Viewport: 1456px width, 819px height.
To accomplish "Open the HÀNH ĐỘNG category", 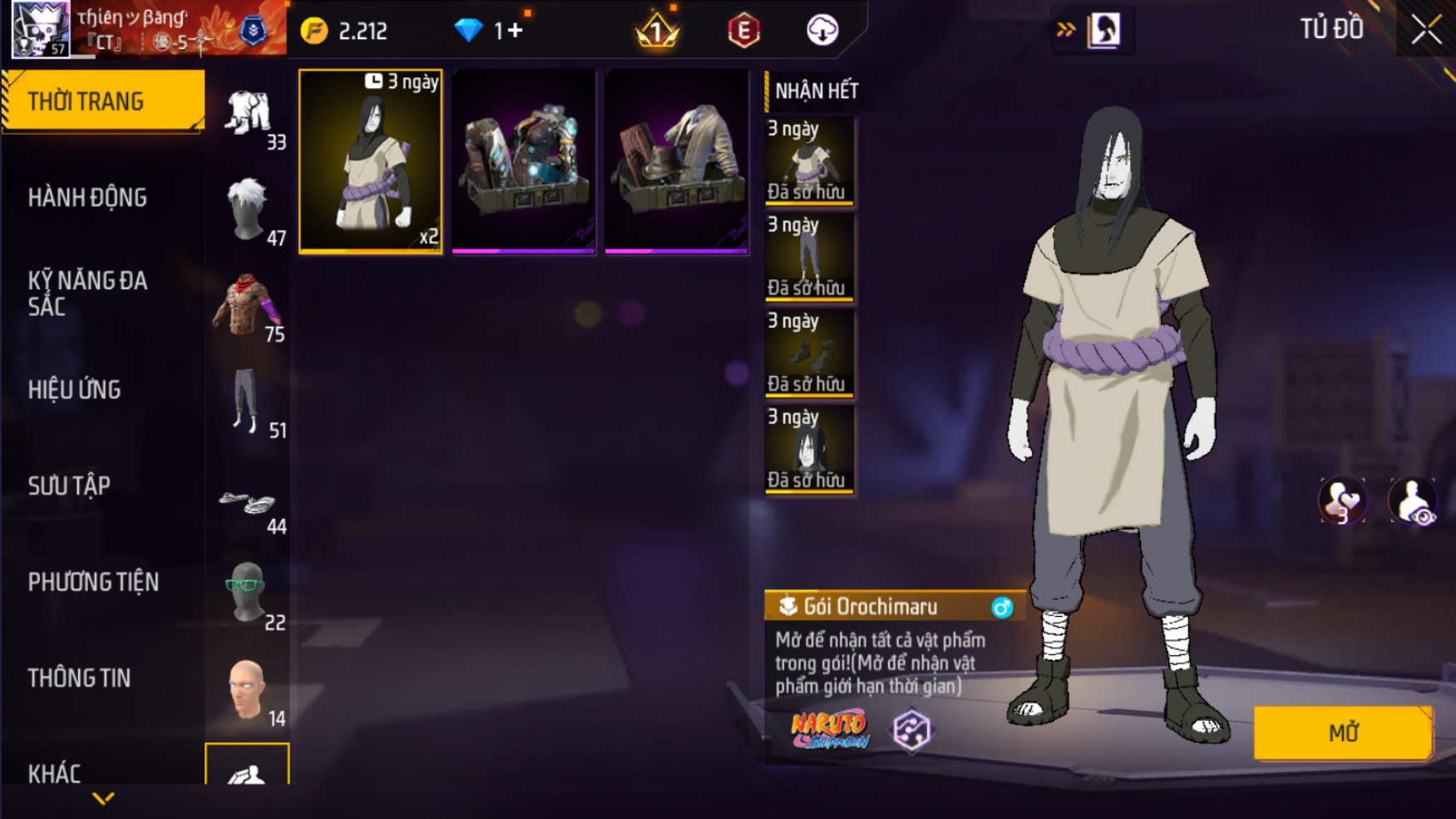I will click(x=87, y=198).
